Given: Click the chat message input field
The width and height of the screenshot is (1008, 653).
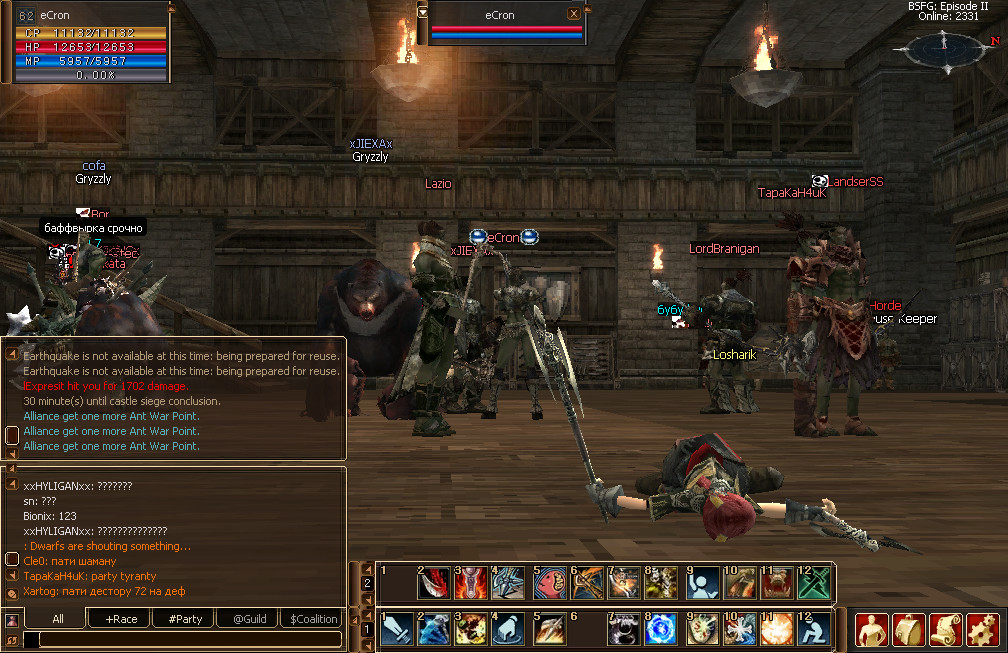Looking at the screenshot, I should pos(182,639).
